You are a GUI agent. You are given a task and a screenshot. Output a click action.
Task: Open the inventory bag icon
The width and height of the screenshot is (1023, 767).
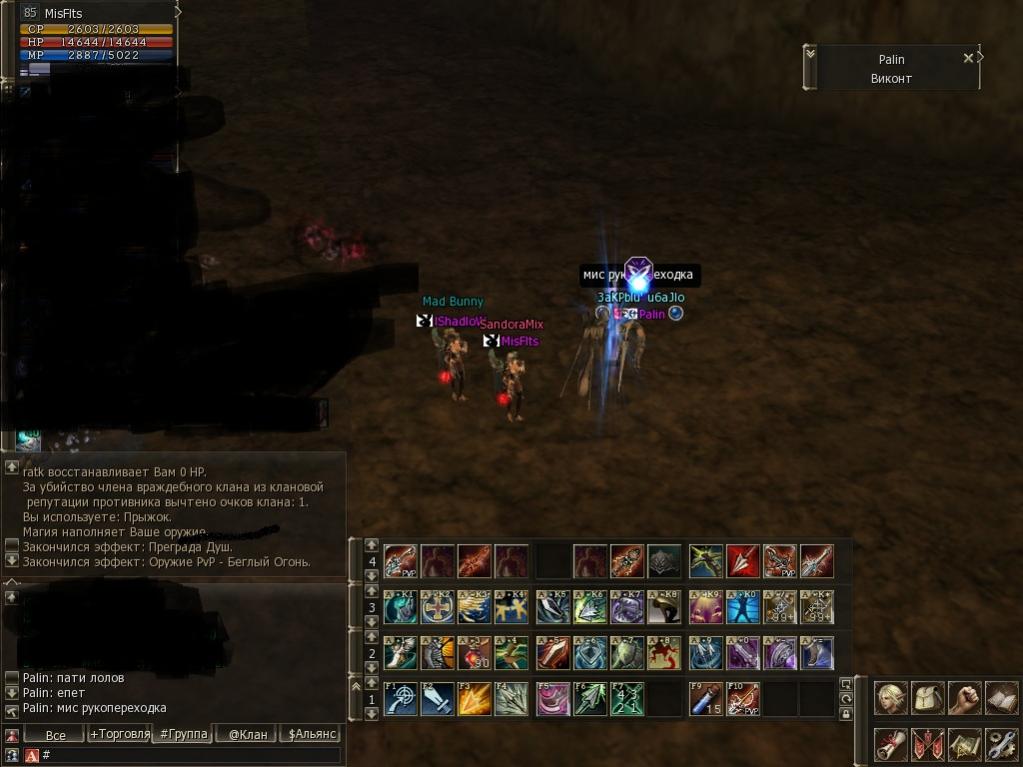point(928,697)
